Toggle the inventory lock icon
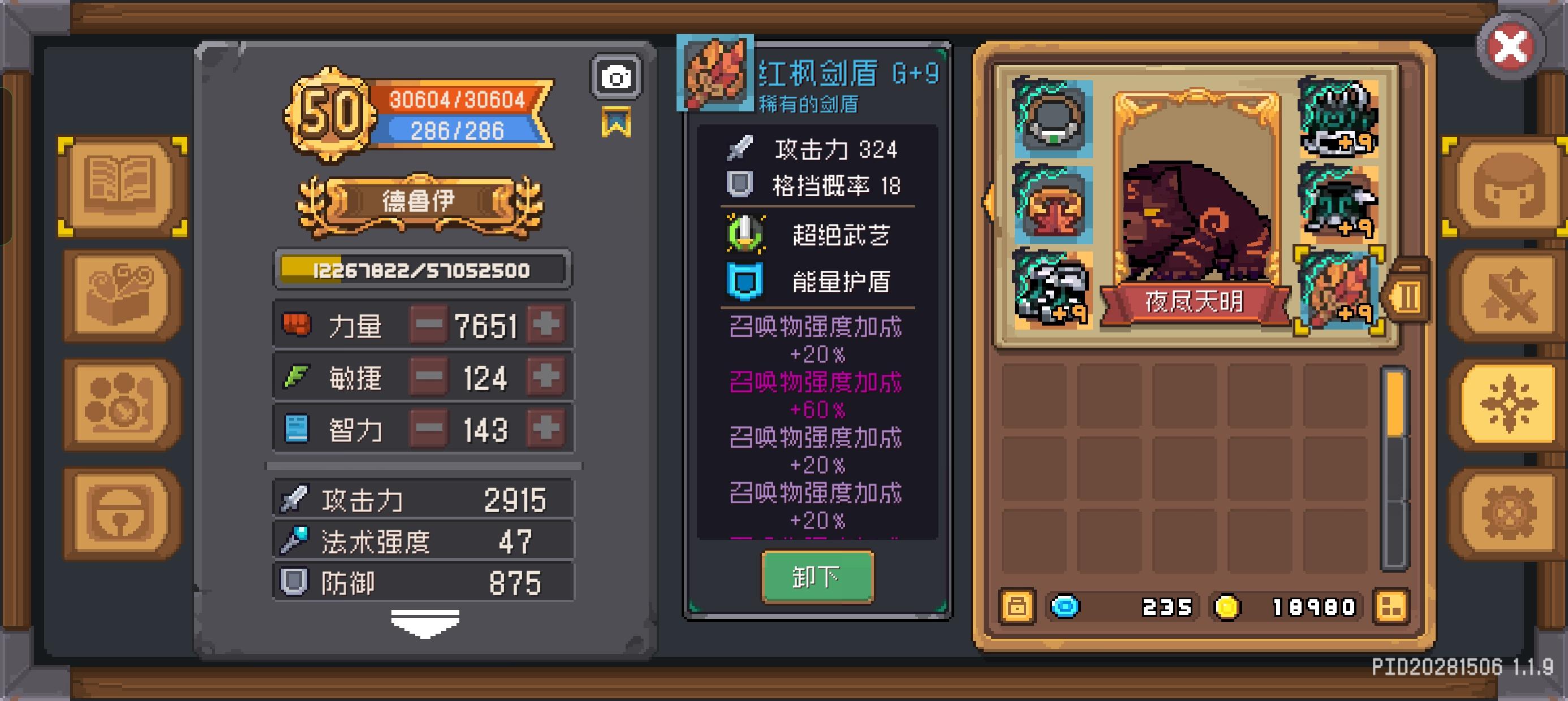 click(1017, 606)
